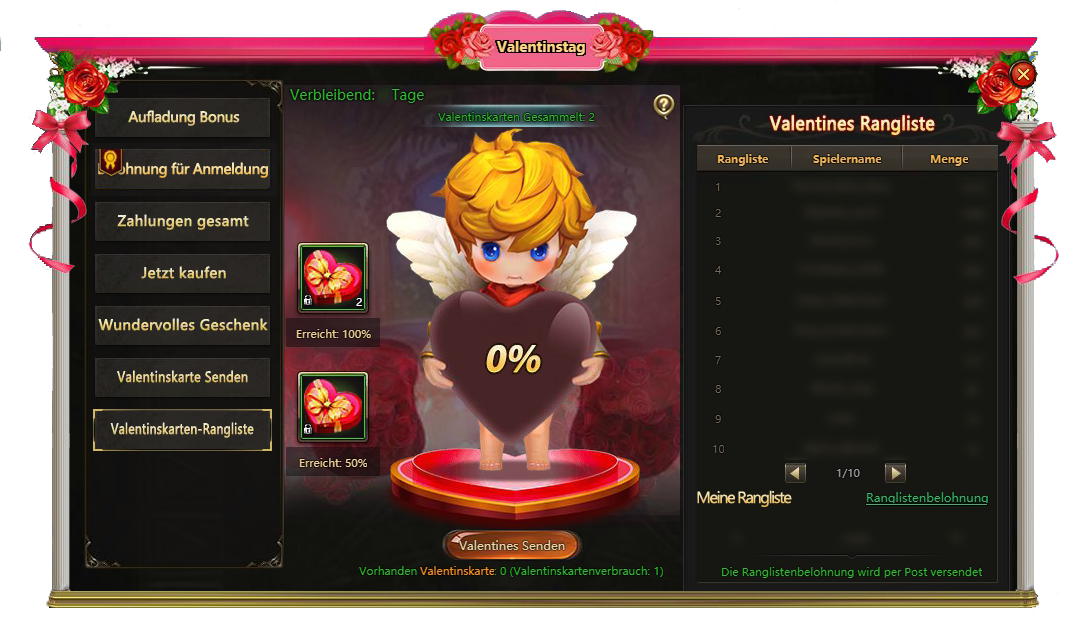This screenshot has width=1068, height=628.
Task: Select the Valentinskarten-Rangliste tab
Action: (x=183, y=429)
